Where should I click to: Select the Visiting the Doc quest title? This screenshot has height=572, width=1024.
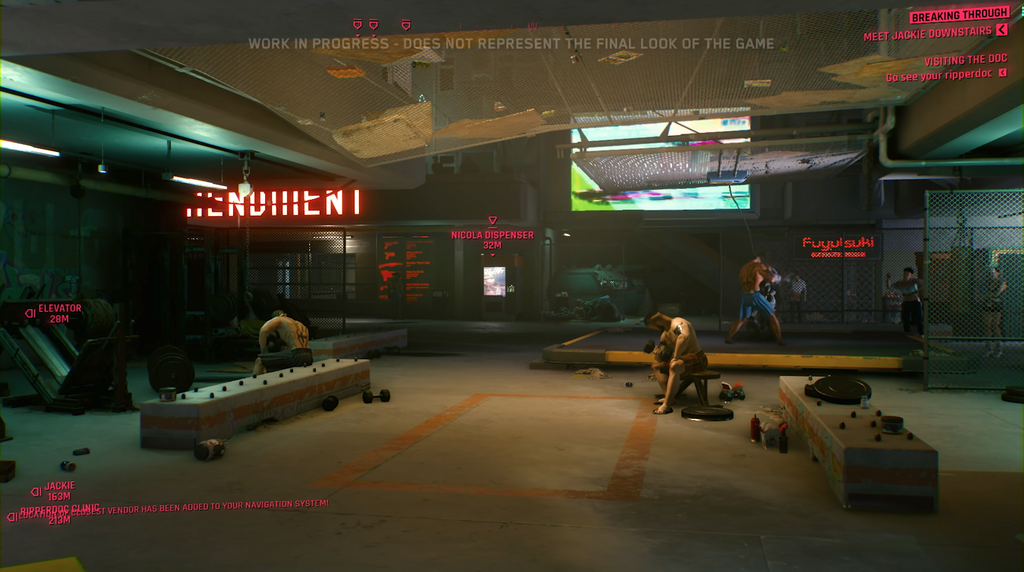coord(964,61)
